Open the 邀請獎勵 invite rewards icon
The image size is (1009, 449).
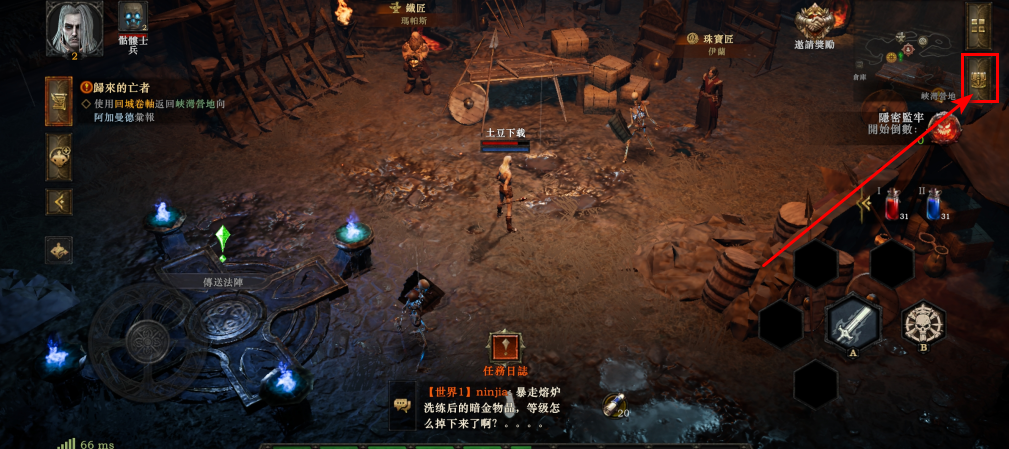pos(815,23)
